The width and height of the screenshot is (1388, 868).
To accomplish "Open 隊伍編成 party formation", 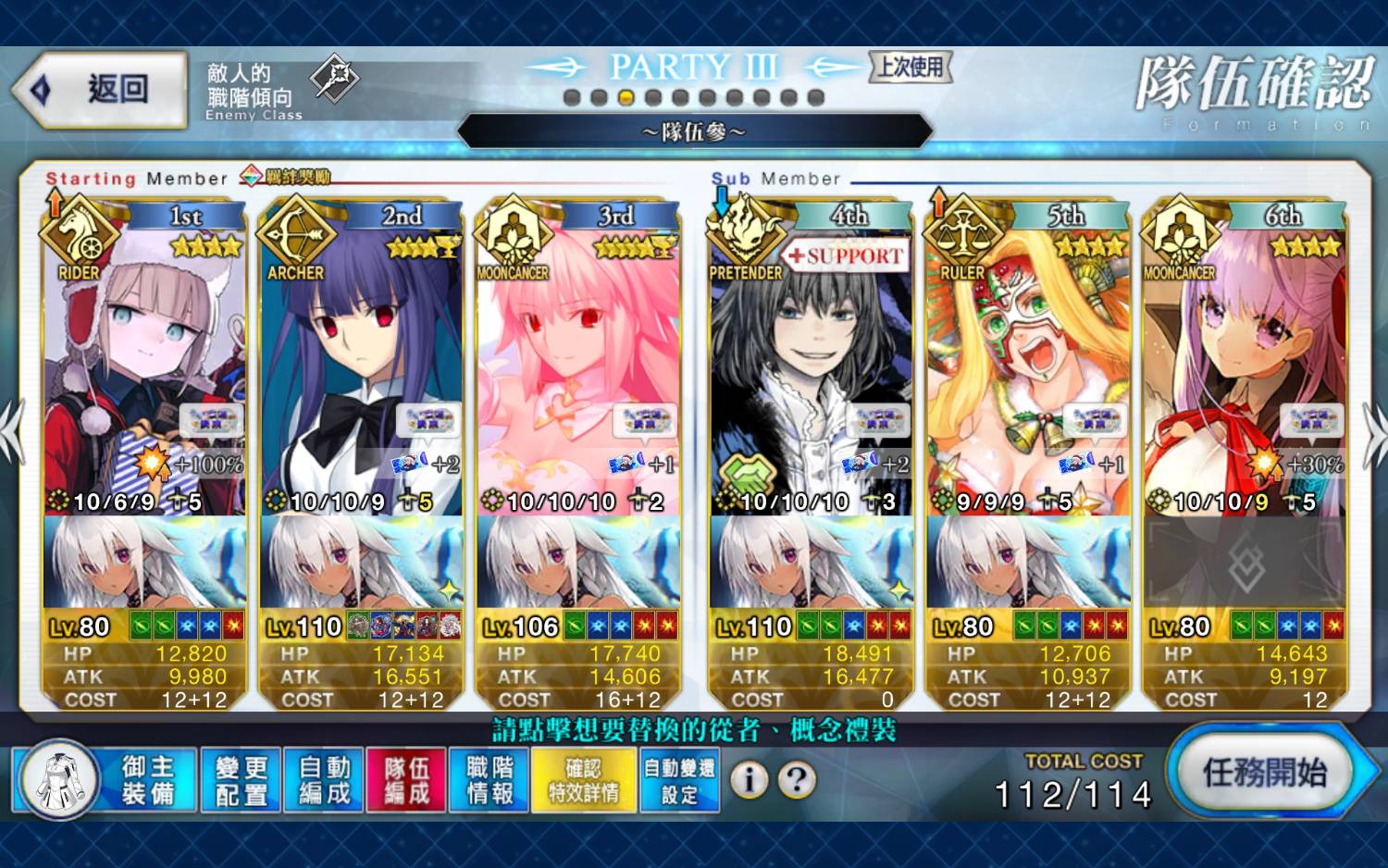I will [406, 780].
